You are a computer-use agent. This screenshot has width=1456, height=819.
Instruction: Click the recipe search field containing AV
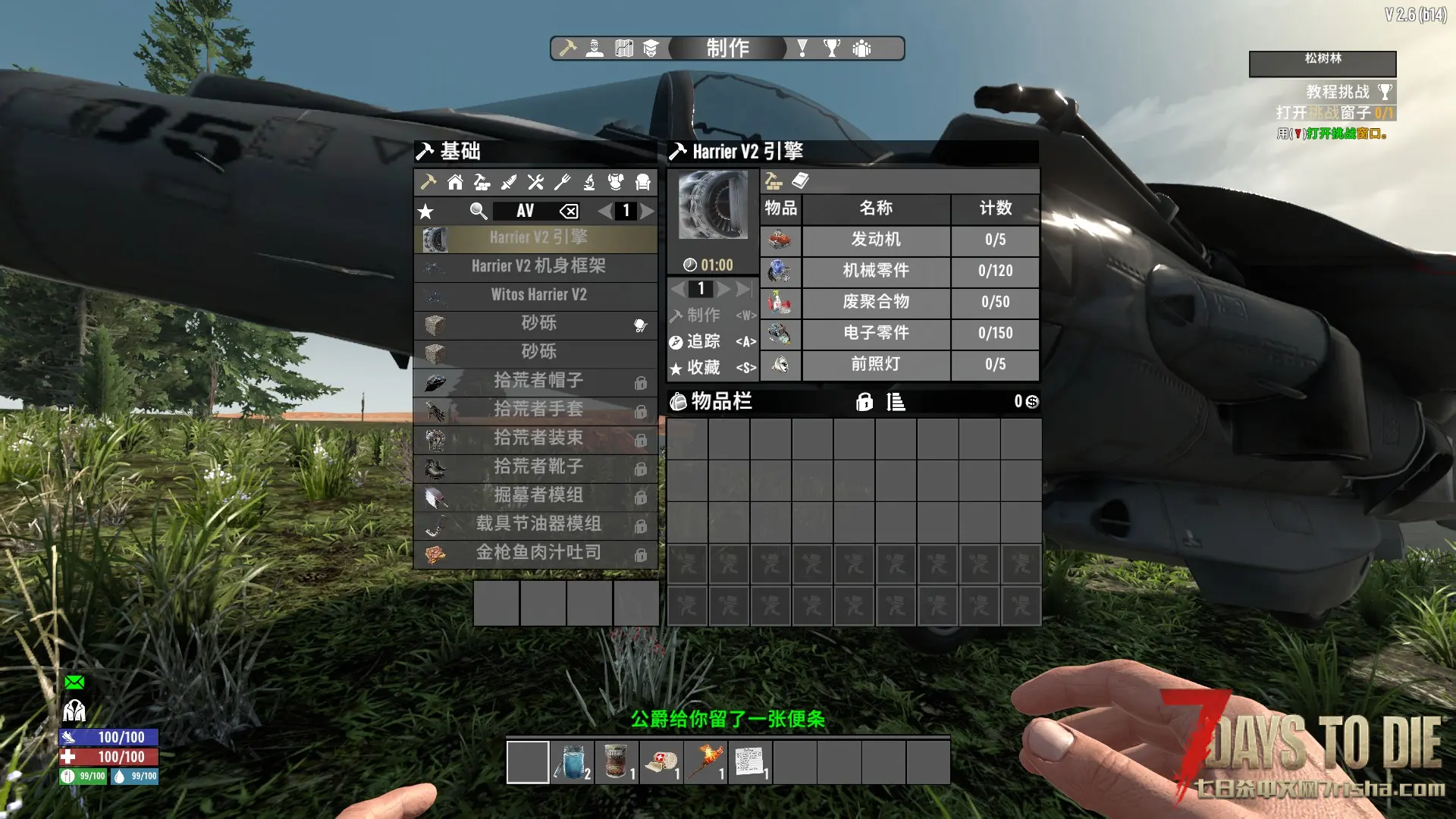(525, 211)
